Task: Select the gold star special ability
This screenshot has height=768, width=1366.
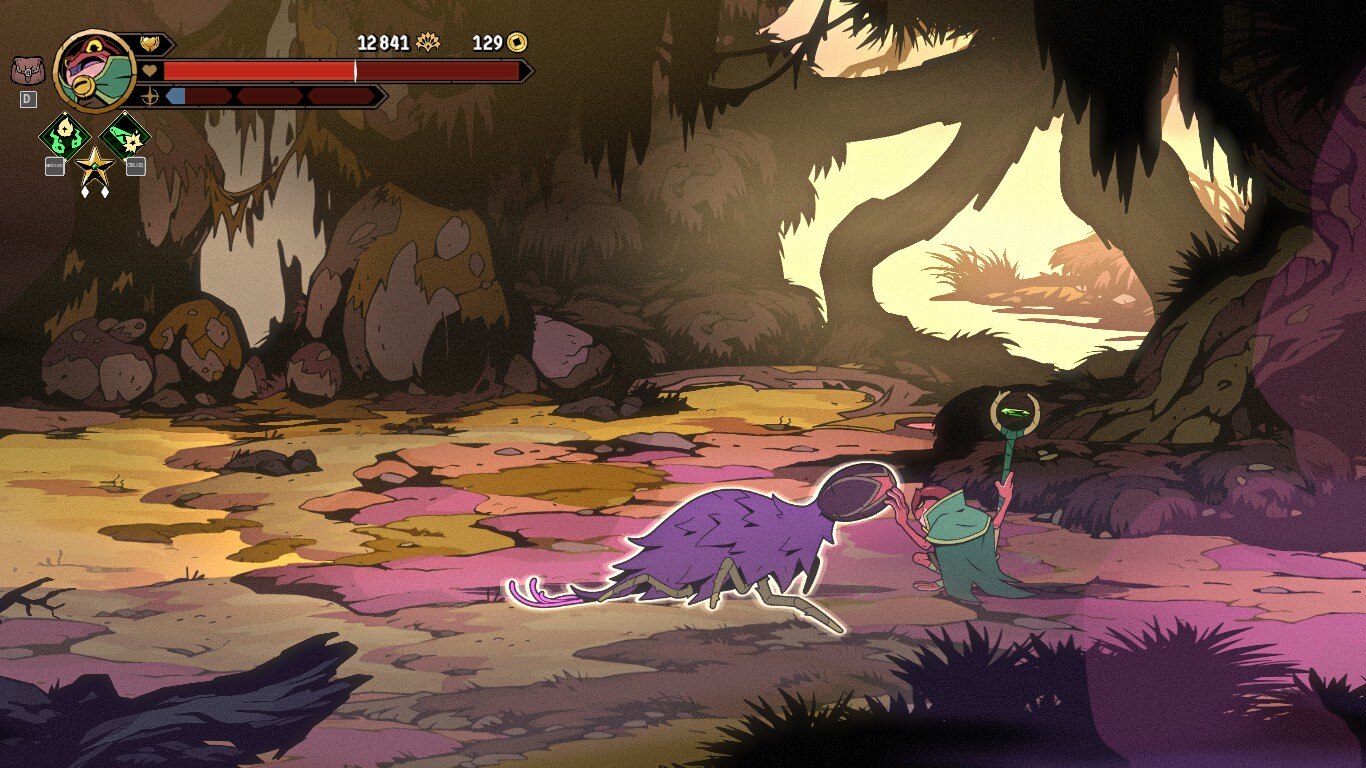Action: click(95, 166)
